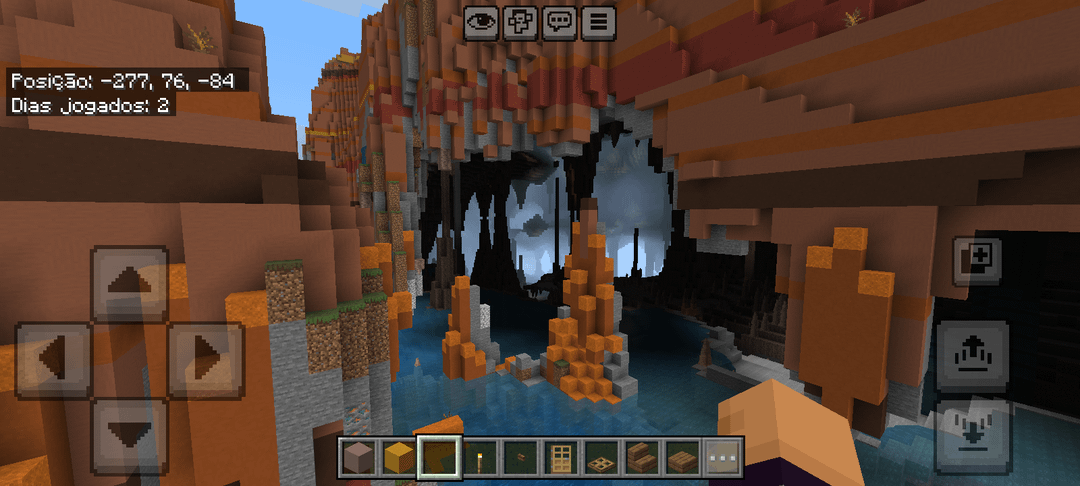This screenshot has width=1080, height=486.
Task: Select the torch hotbar slot
Action: tap(479, 457)
